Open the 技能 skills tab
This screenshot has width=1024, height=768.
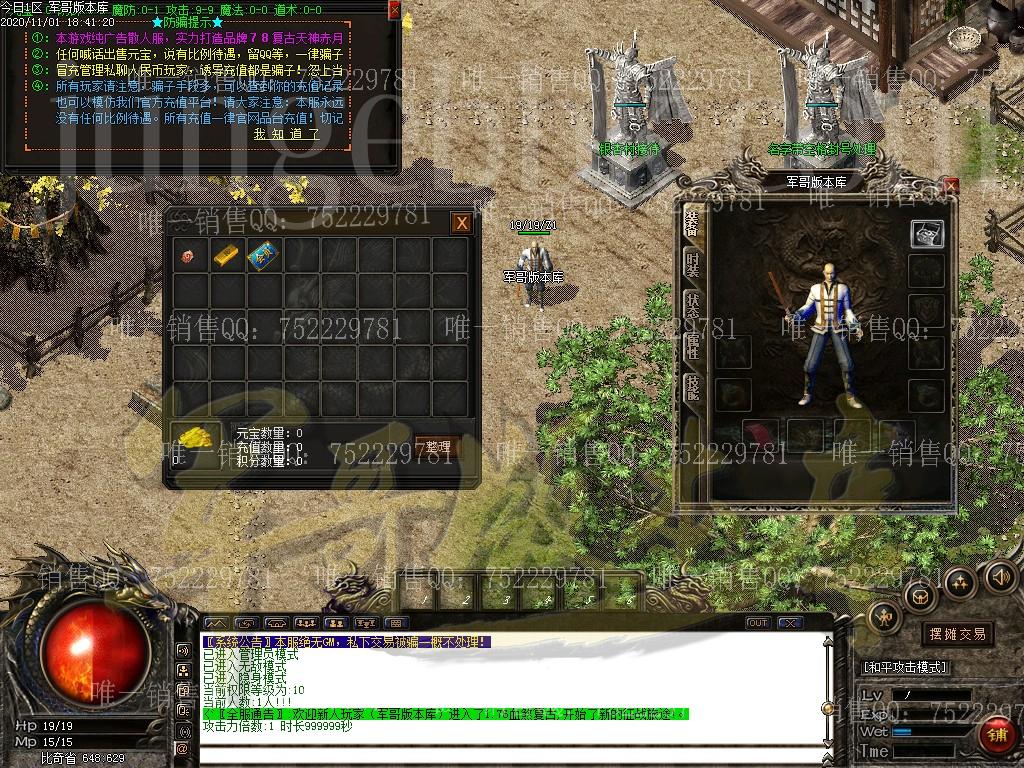coord(692,387)
